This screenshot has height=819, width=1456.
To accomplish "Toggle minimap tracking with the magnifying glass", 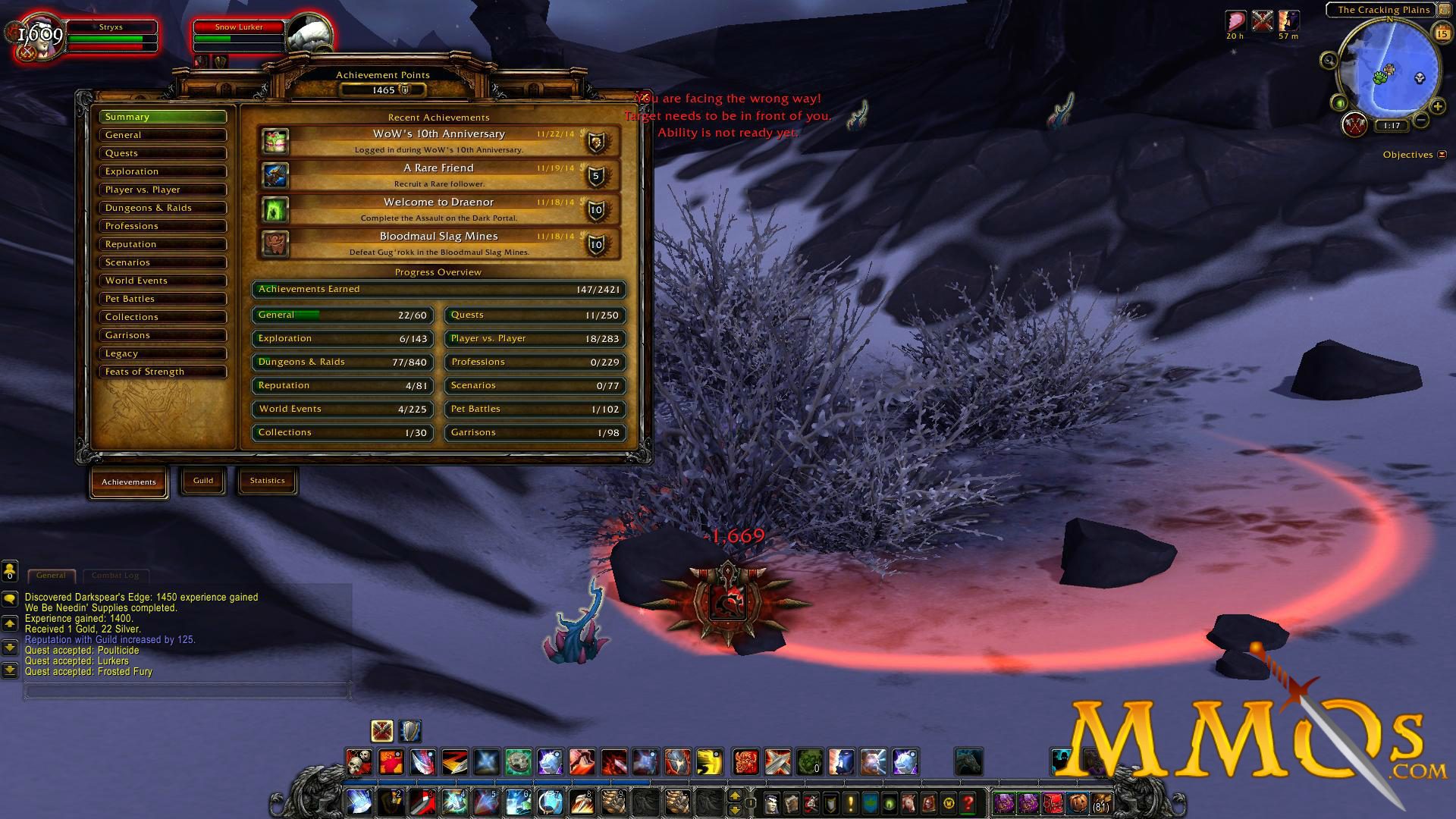I will [x=1328, y=60].
